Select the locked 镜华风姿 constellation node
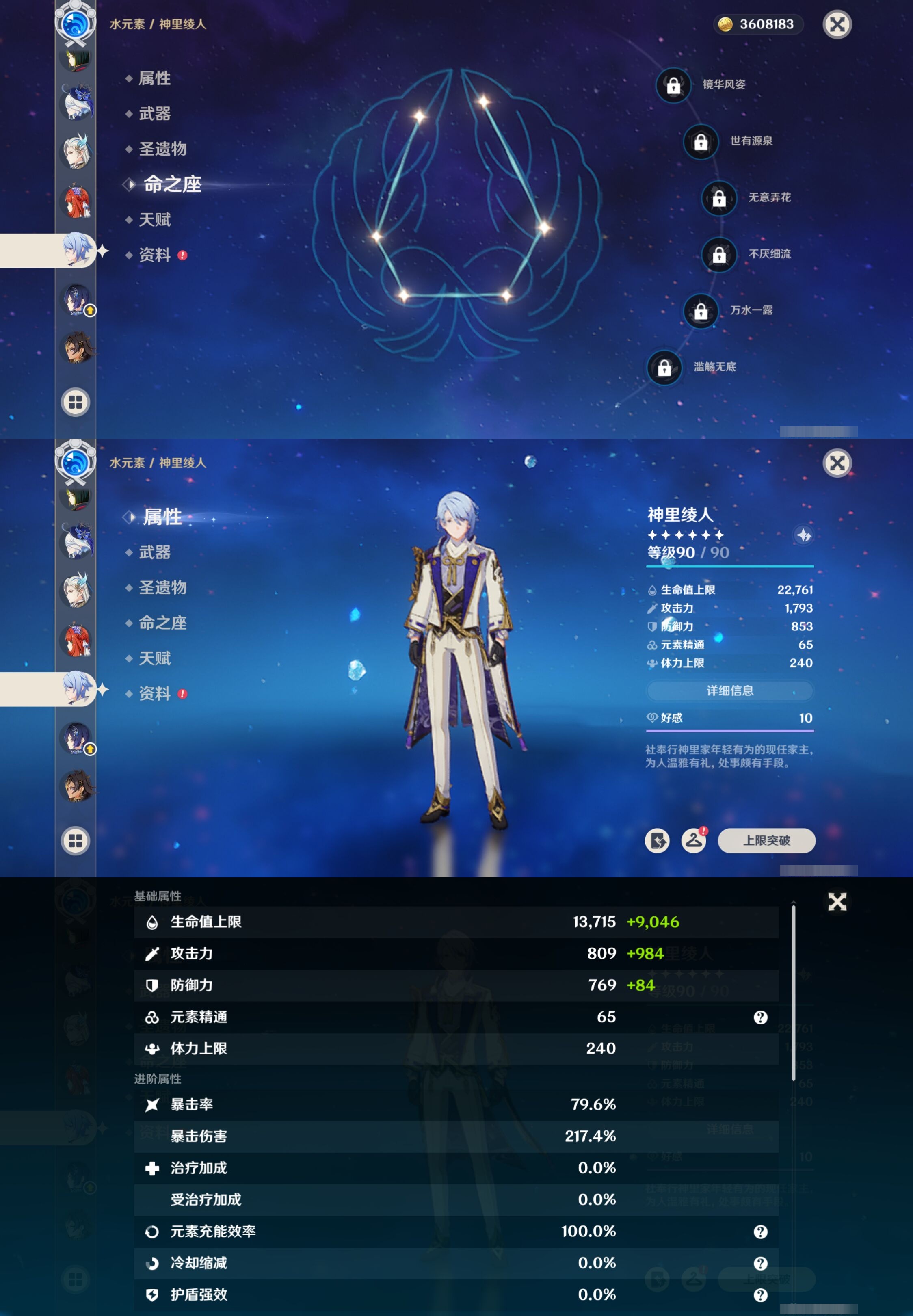This screenshot has width=913, height=1316. tap(673, 85)
